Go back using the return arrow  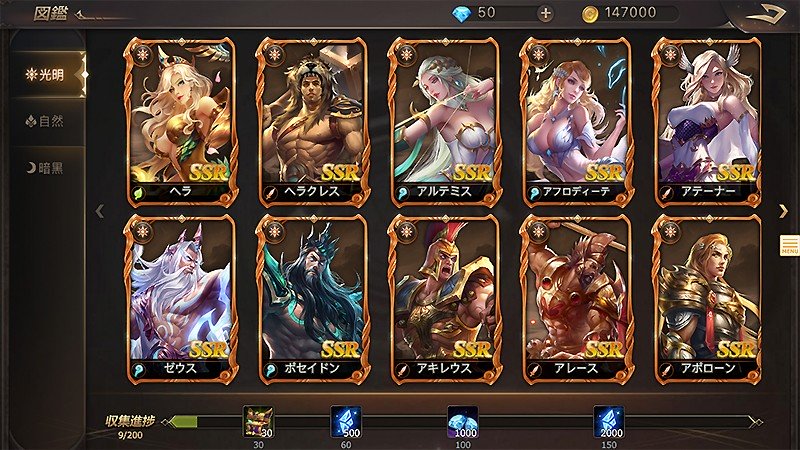770,13
